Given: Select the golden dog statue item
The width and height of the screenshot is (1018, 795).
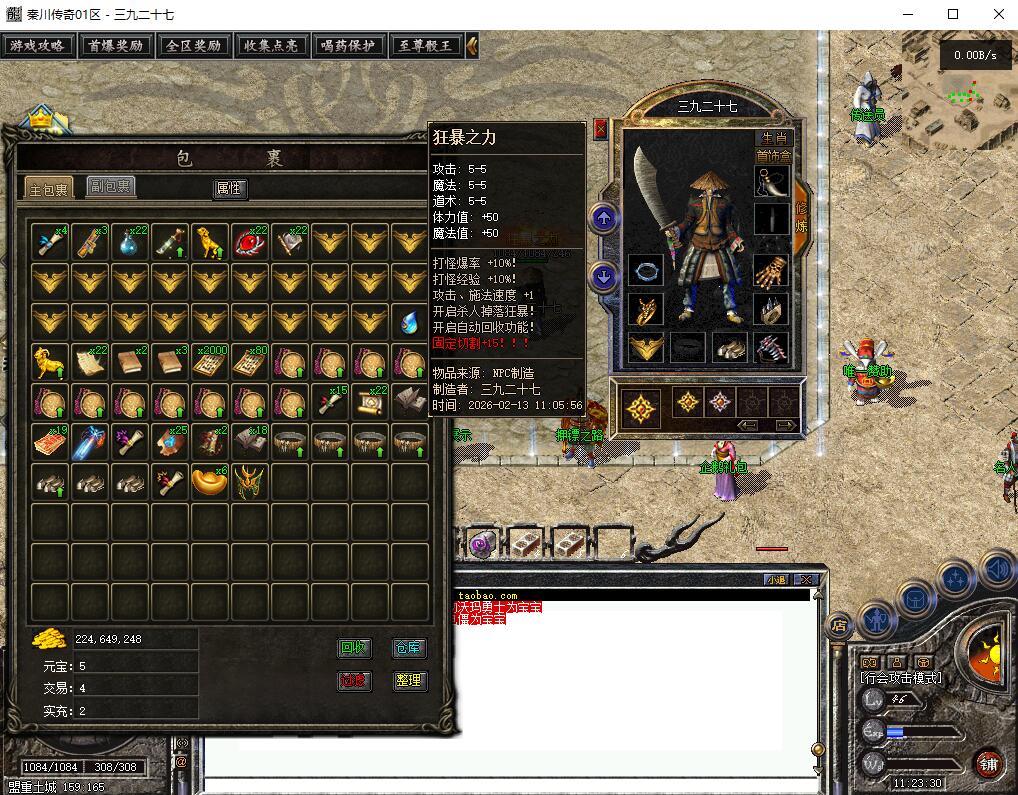Looking at the screenshot, I should [209, 242].
